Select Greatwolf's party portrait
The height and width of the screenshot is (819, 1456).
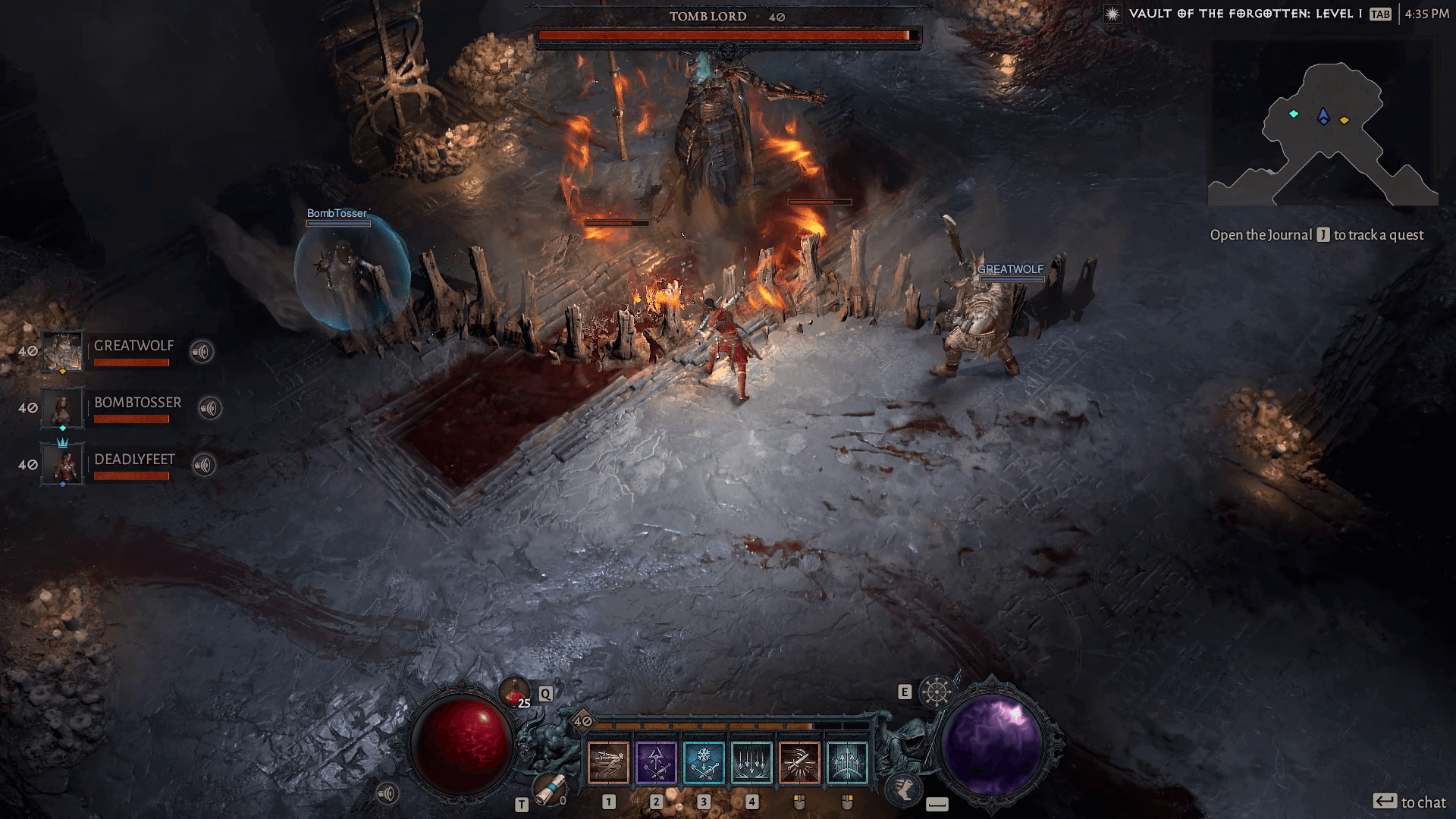click(x=62, y=351)
